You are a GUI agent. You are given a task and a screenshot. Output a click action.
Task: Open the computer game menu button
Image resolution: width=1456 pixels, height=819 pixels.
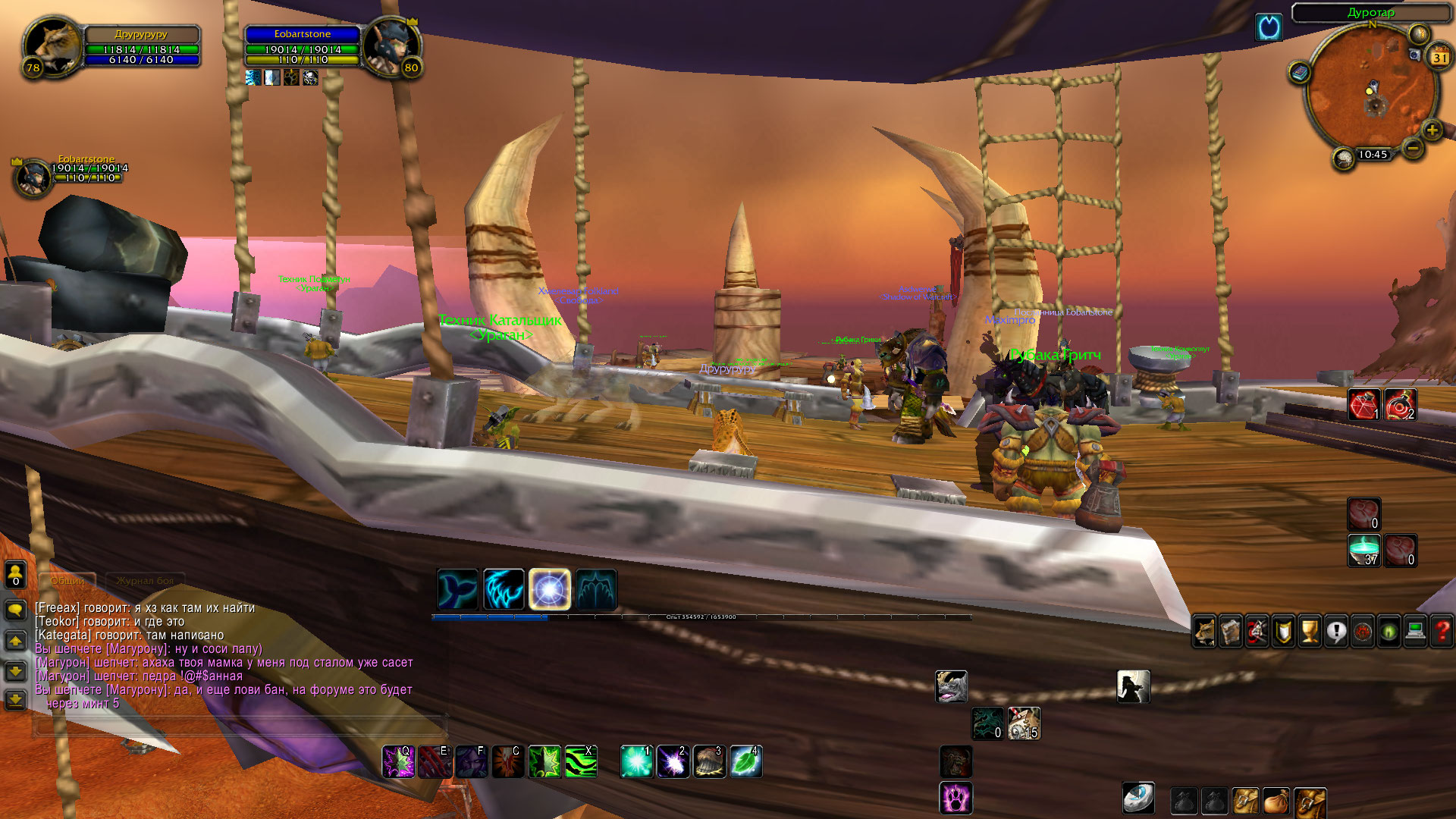point(1415,632)
